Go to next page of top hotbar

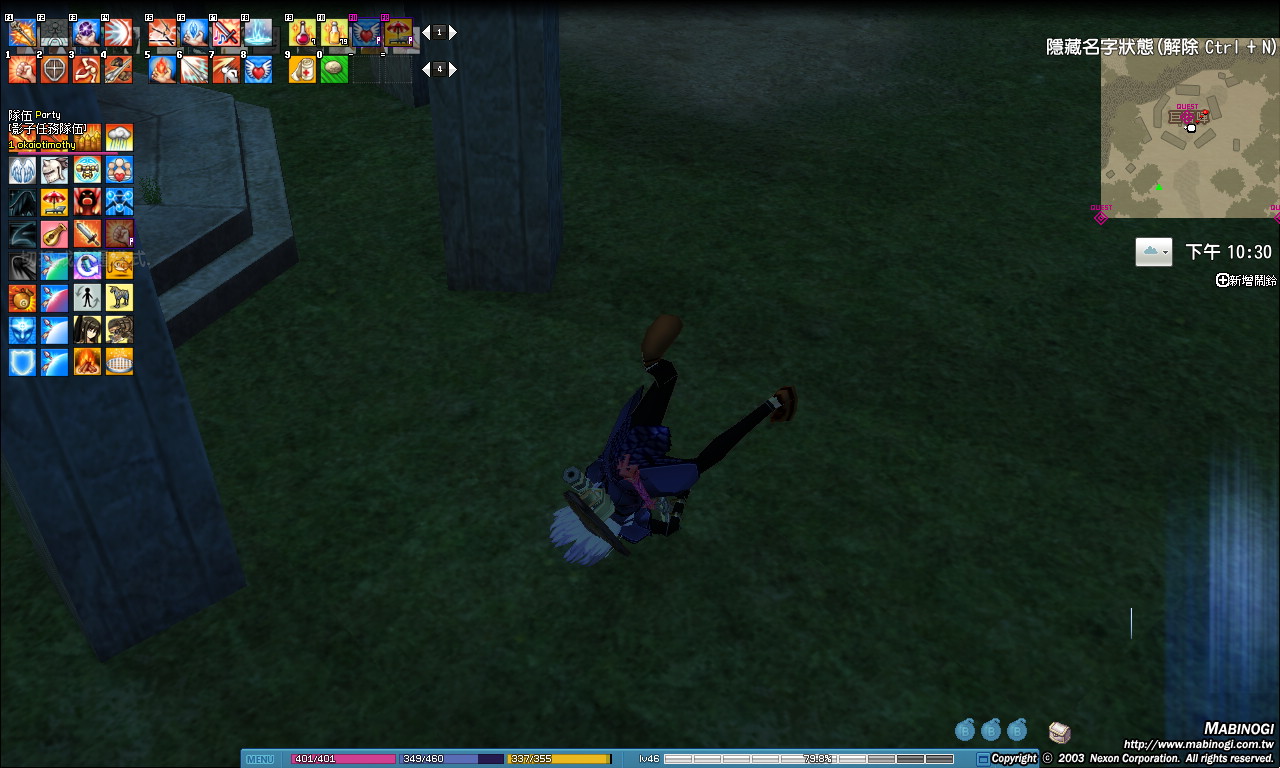(453, 33)
